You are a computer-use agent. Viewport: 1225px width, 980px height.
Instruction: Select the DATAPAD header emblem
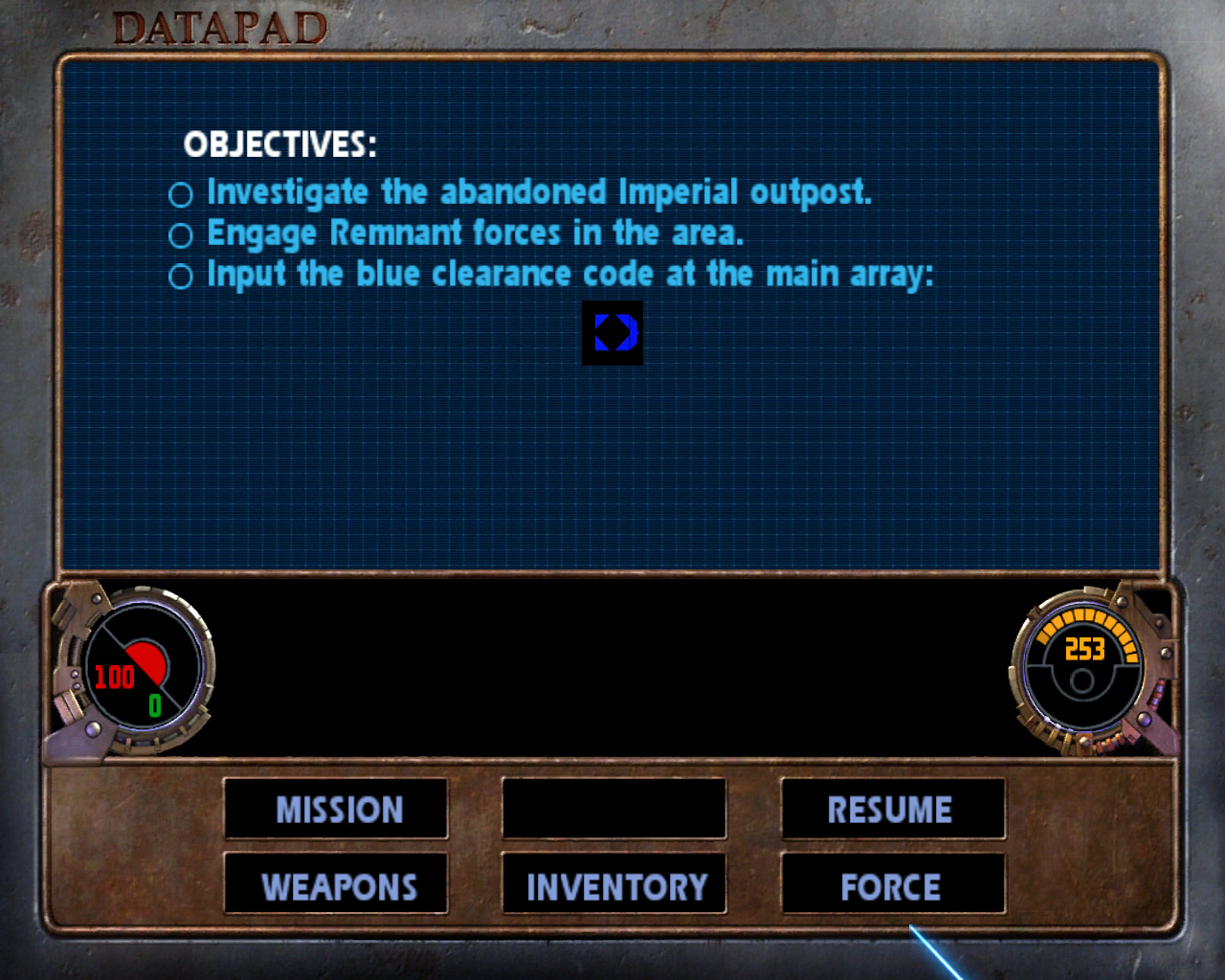pyautogui.click(x=220, y=28)
